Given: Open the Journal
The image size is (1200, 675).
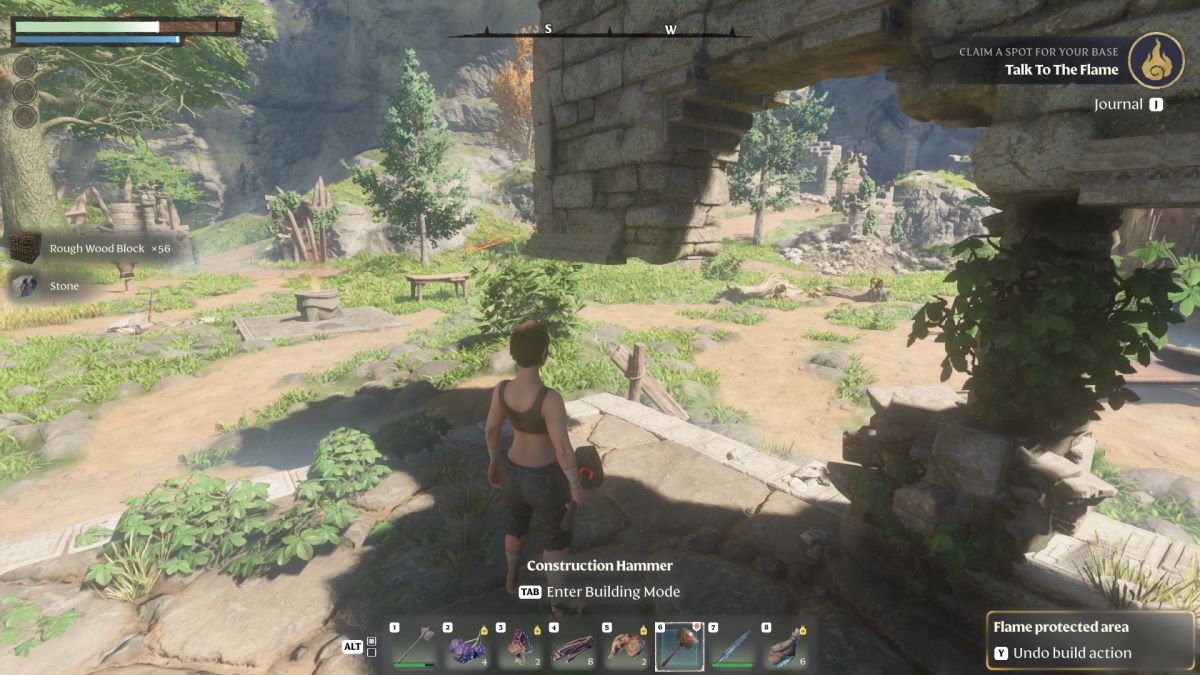Looking at the screenshot, I should [x=1128, y=104].
